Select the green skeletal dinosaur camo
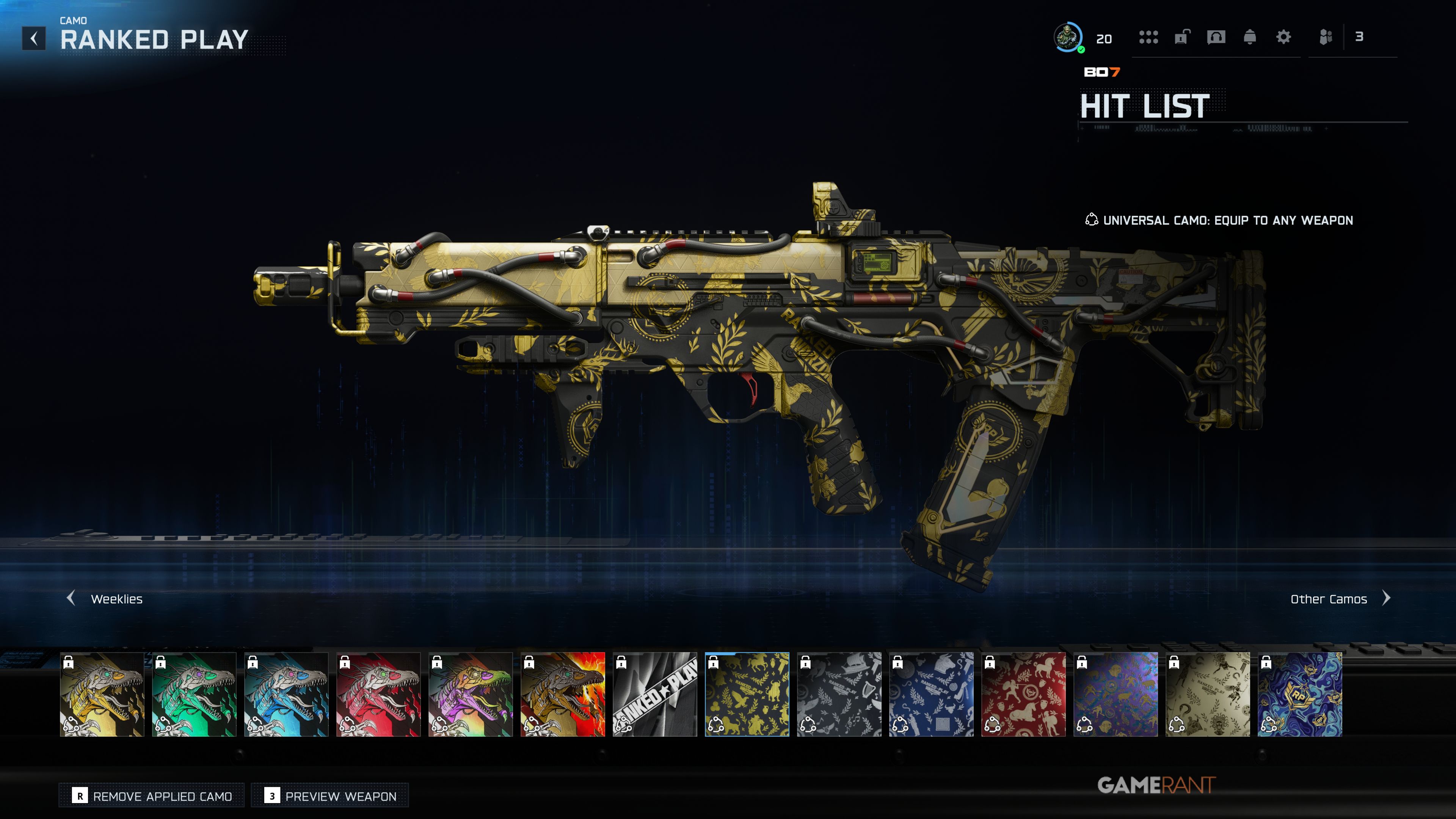Image resolution: width=1456 pixels, height=819 pixels. point(194,694)
